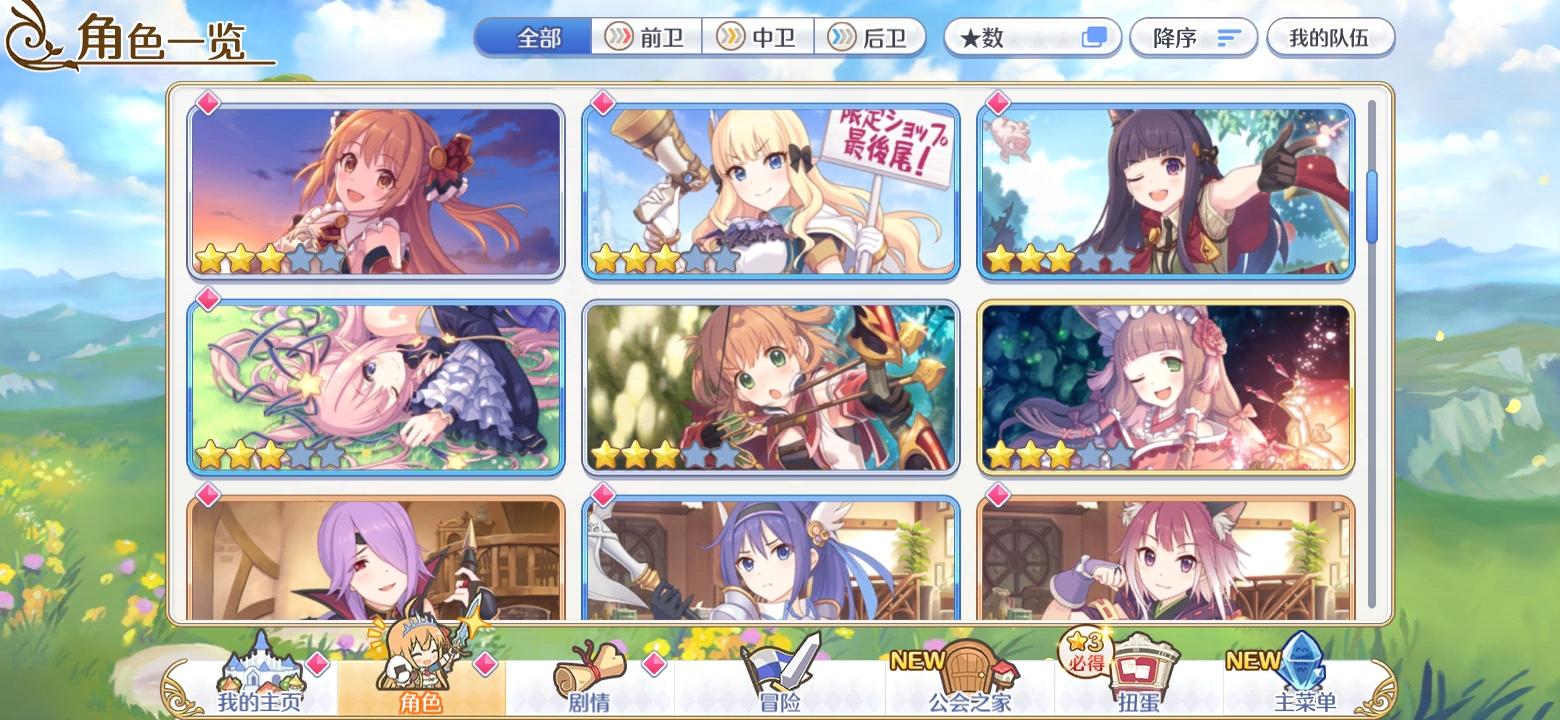This screenshot has width=1560, height=720.
Task: Click the 我的队伍 button
Action: pos(1330,36)
